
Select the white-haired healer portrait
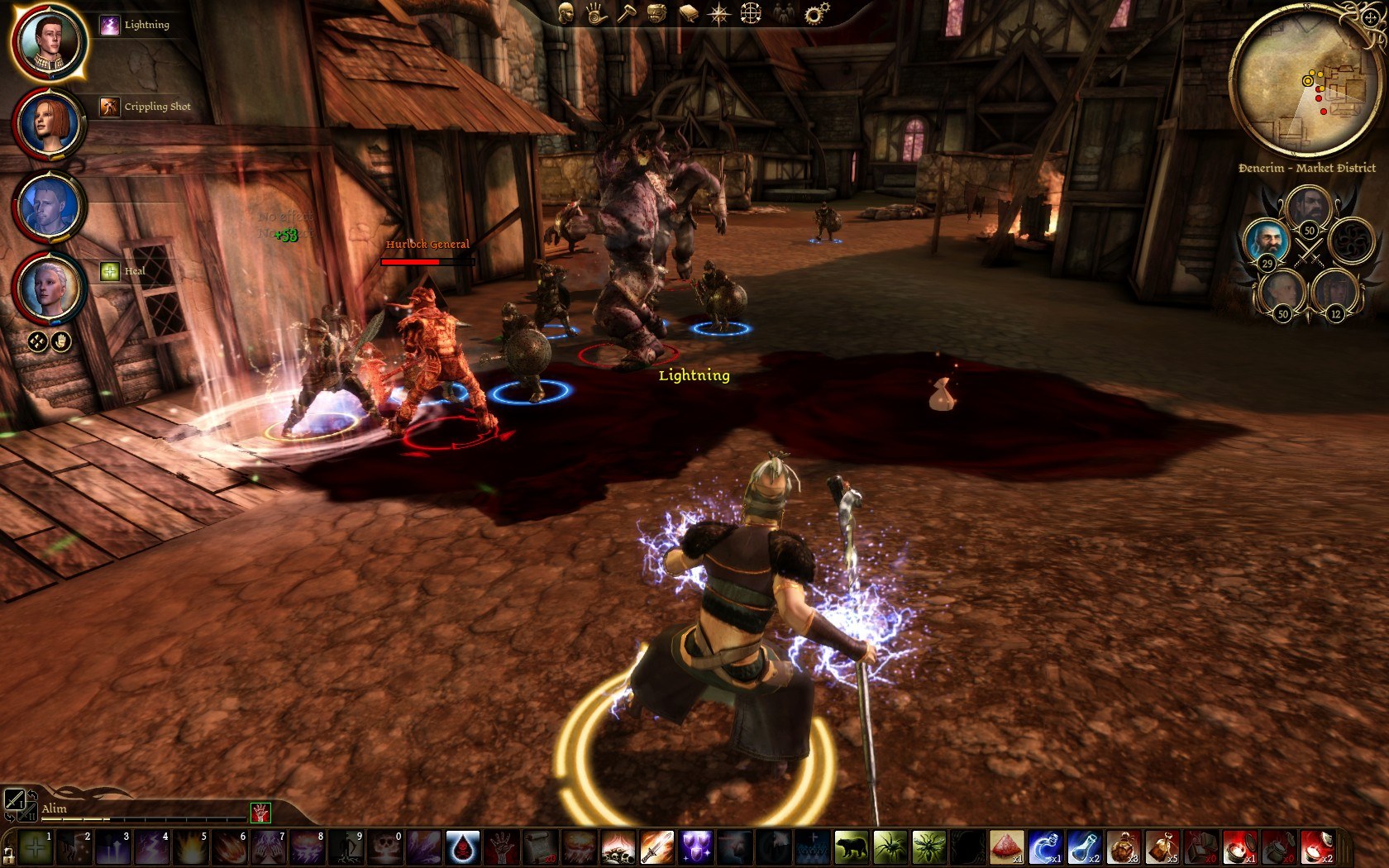click(48, 287)
